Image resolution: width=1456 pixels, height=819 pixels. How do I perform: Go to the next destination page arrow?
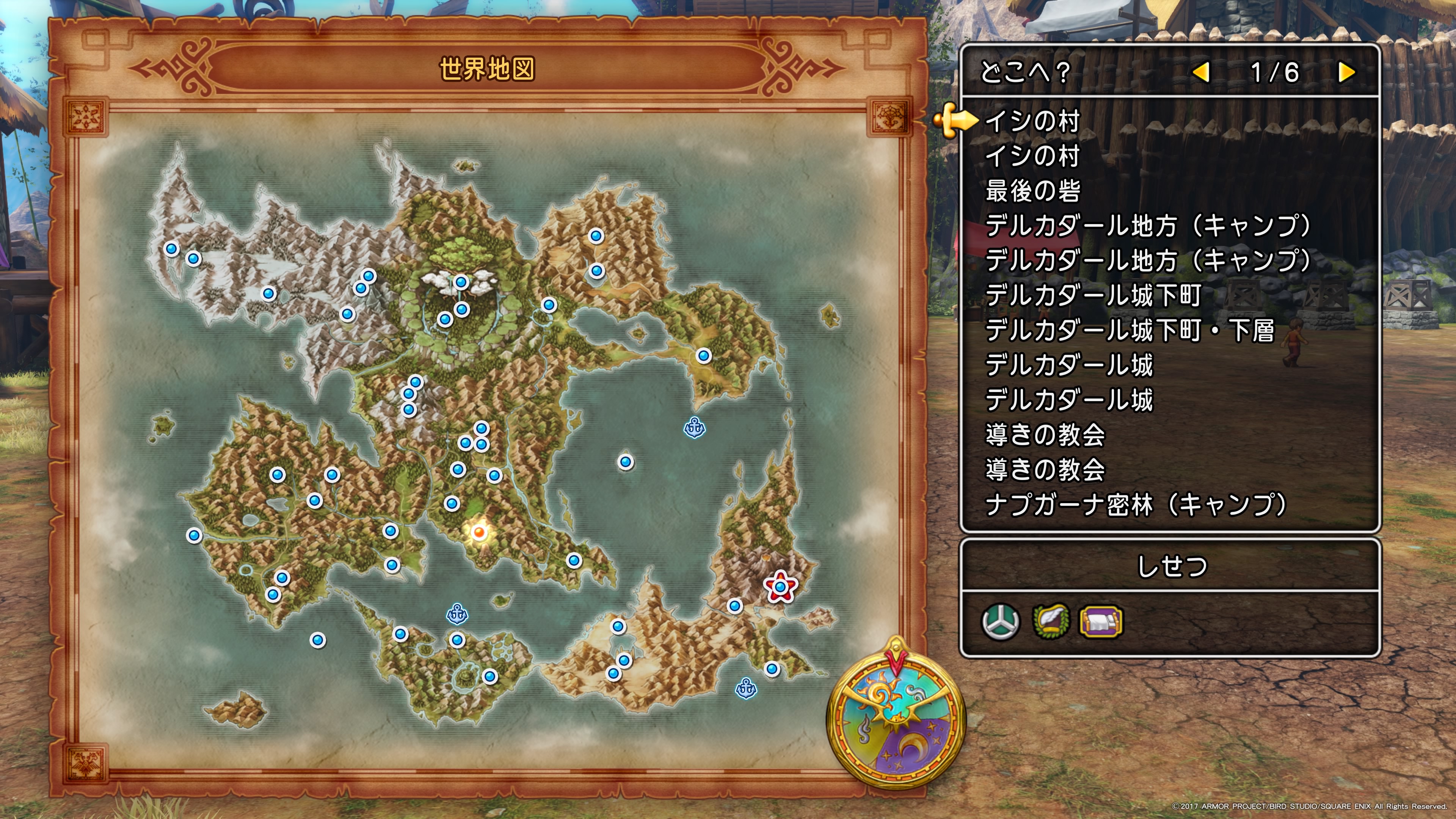(x=1347, y=72)
